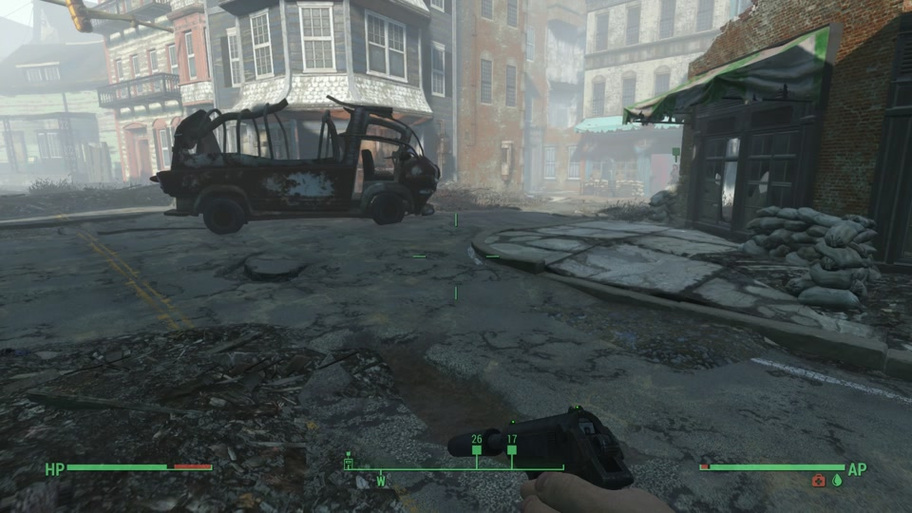Select the green water drop thirst icon
This screenshot has width=912, height=513.
click(837, 481)
